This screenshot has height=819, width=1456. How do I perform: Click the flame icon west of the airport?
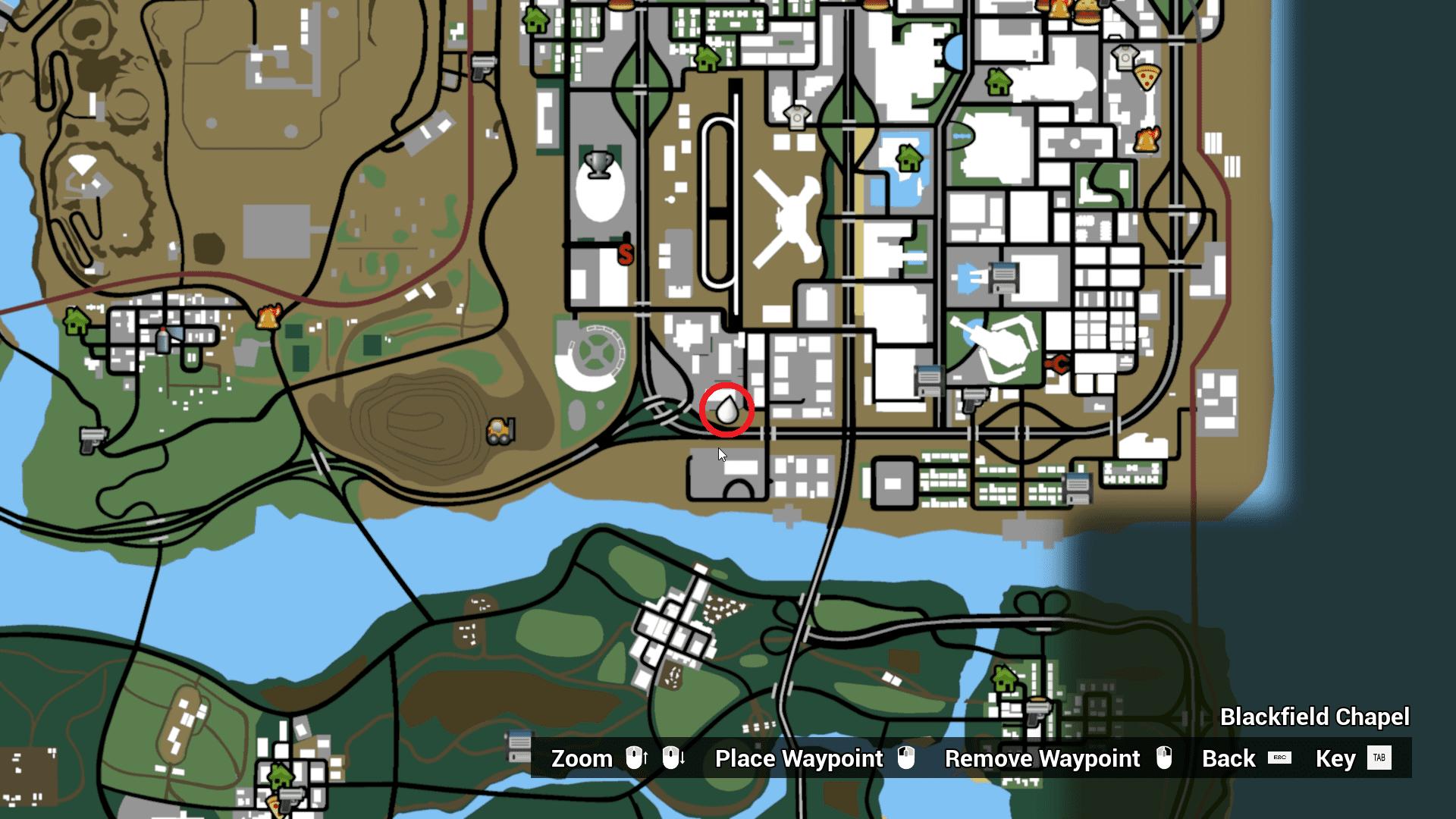point(268,315)
